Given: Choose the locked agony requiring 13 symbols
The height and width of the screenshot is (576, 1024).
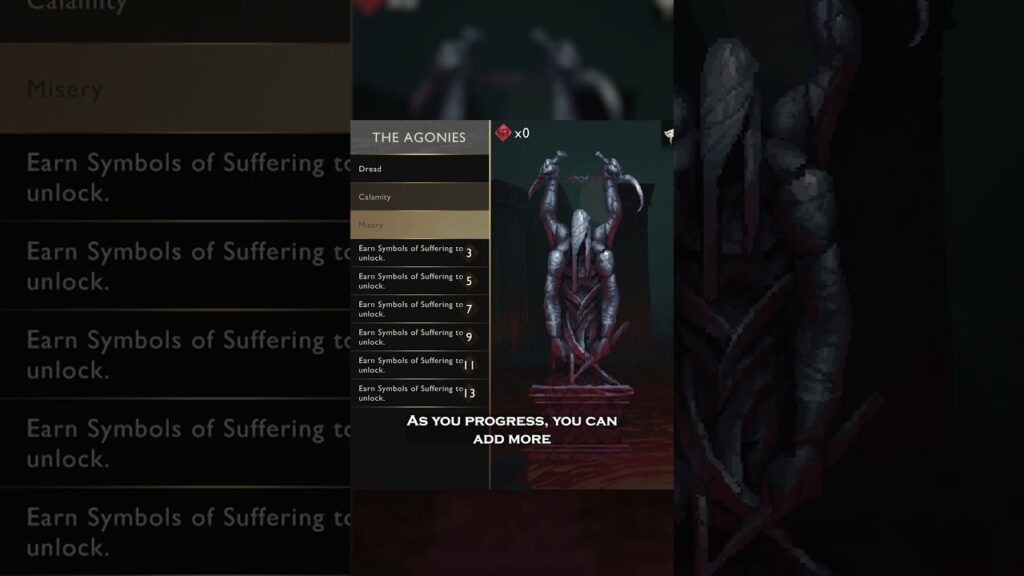Looking at the screenshot, I should (x=419, y=393).
